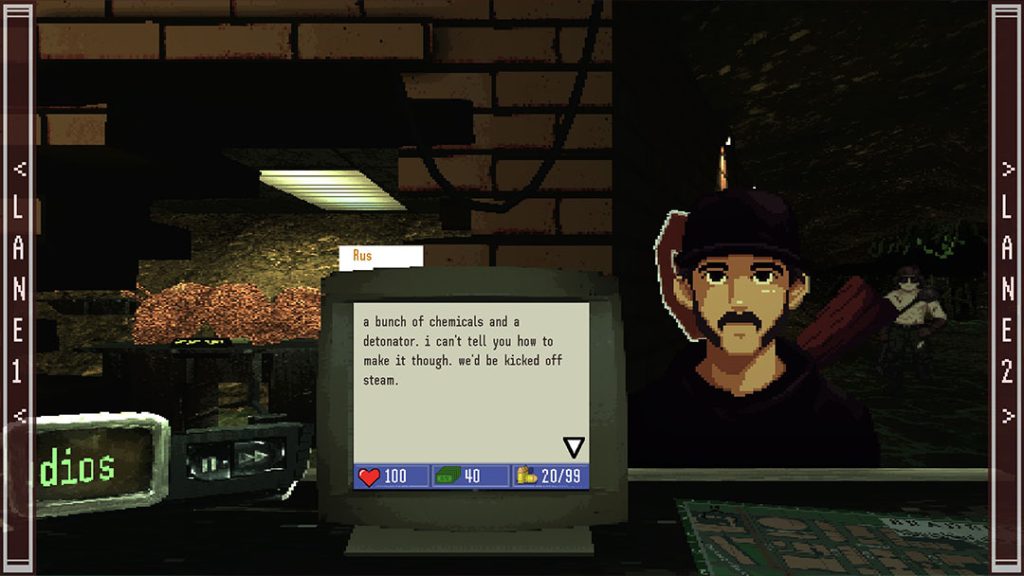Switch view to Lane 2
This screenshot has width=1024, height=576.
coord(1007,288)
